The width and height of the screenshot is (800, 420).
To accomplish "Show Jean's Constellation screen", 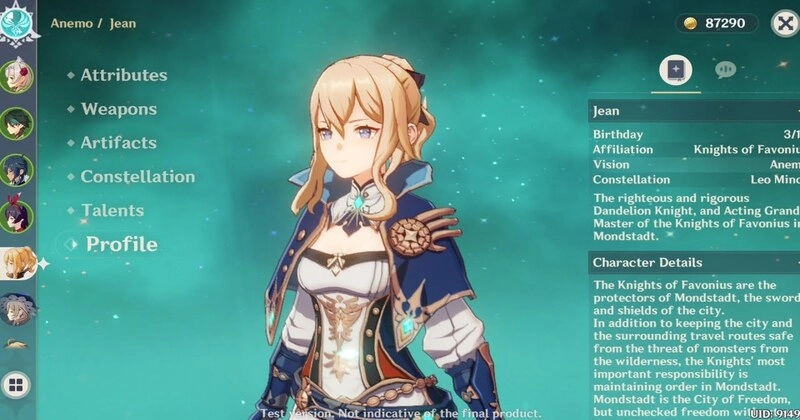I will click(x=137, y=177).
